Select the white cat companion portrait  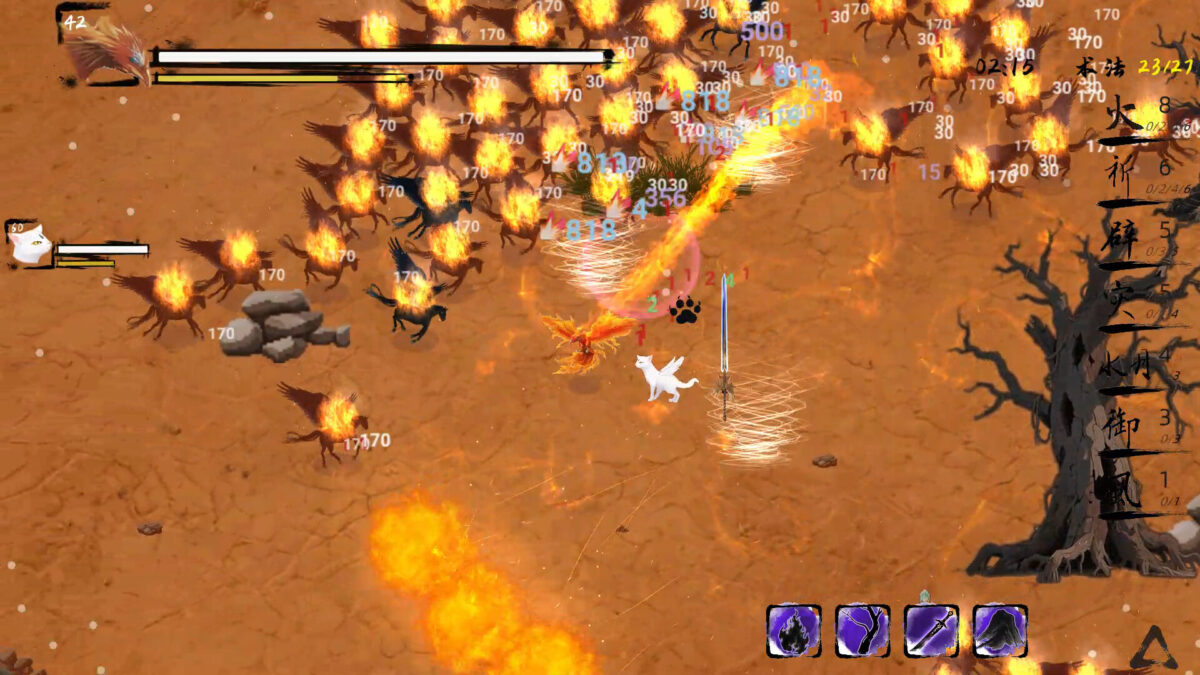click(31, 243)
